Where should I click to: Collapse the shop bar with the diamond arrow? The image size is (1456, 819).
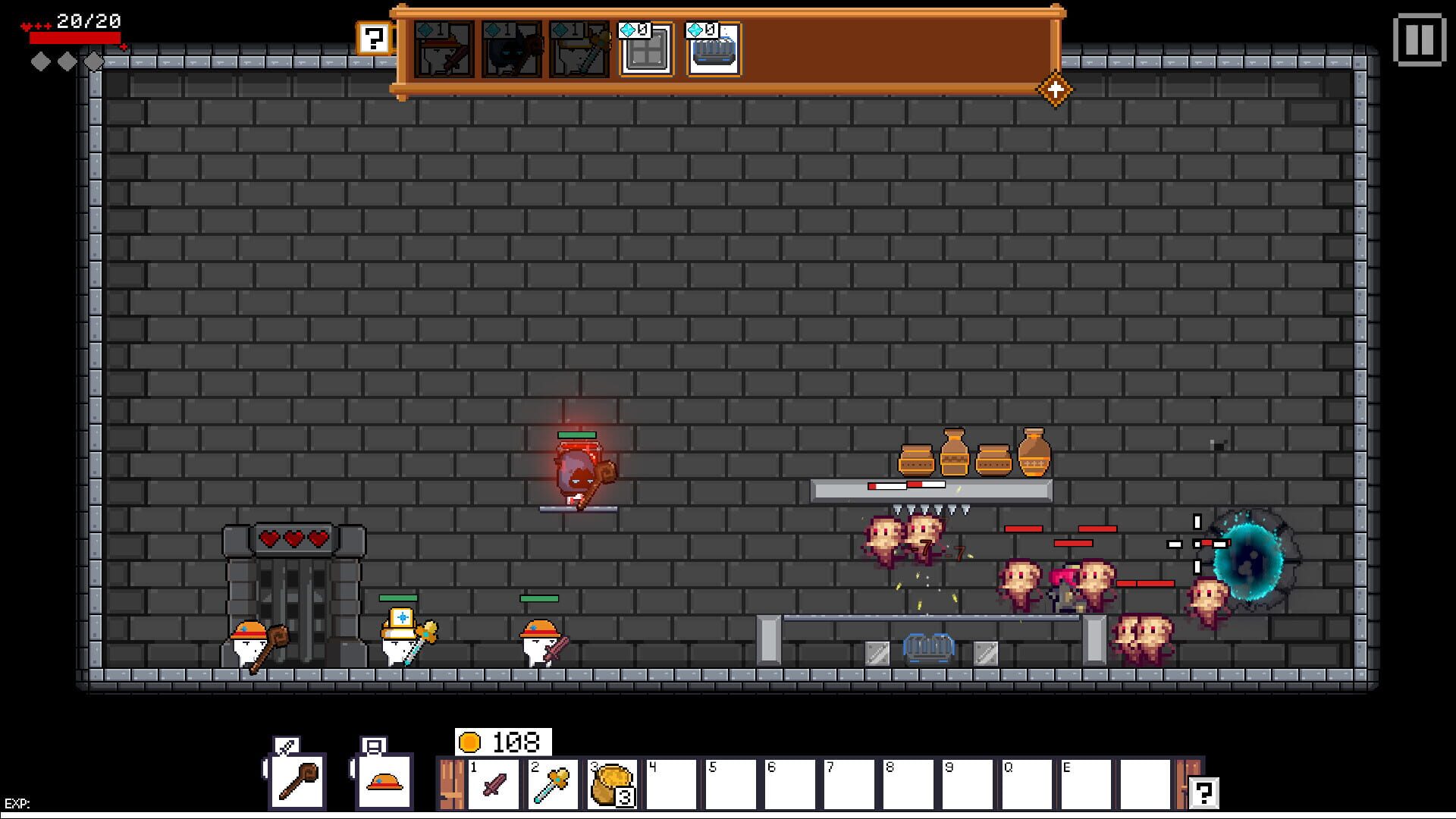click(x=1055, y=89)
